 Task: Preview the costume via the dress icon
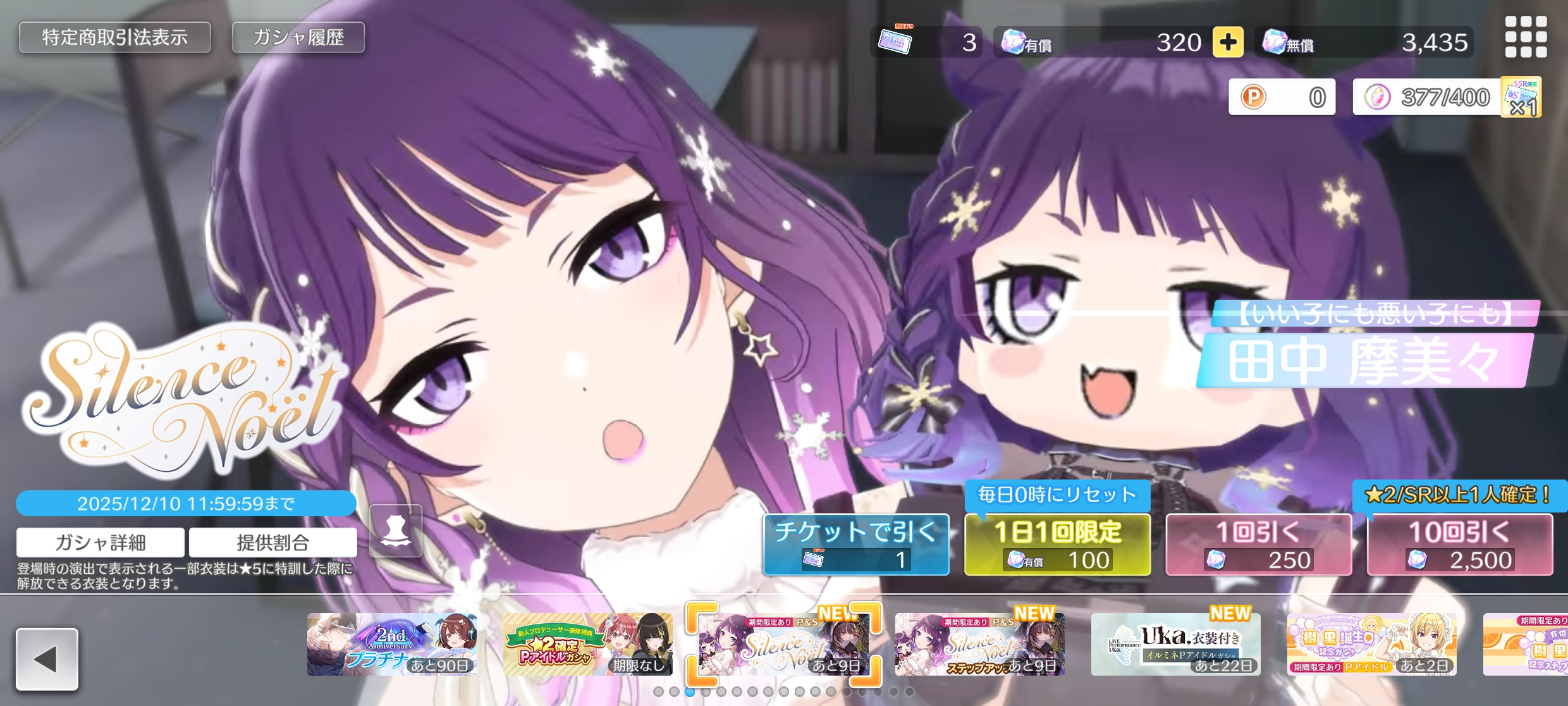(396, 531)
